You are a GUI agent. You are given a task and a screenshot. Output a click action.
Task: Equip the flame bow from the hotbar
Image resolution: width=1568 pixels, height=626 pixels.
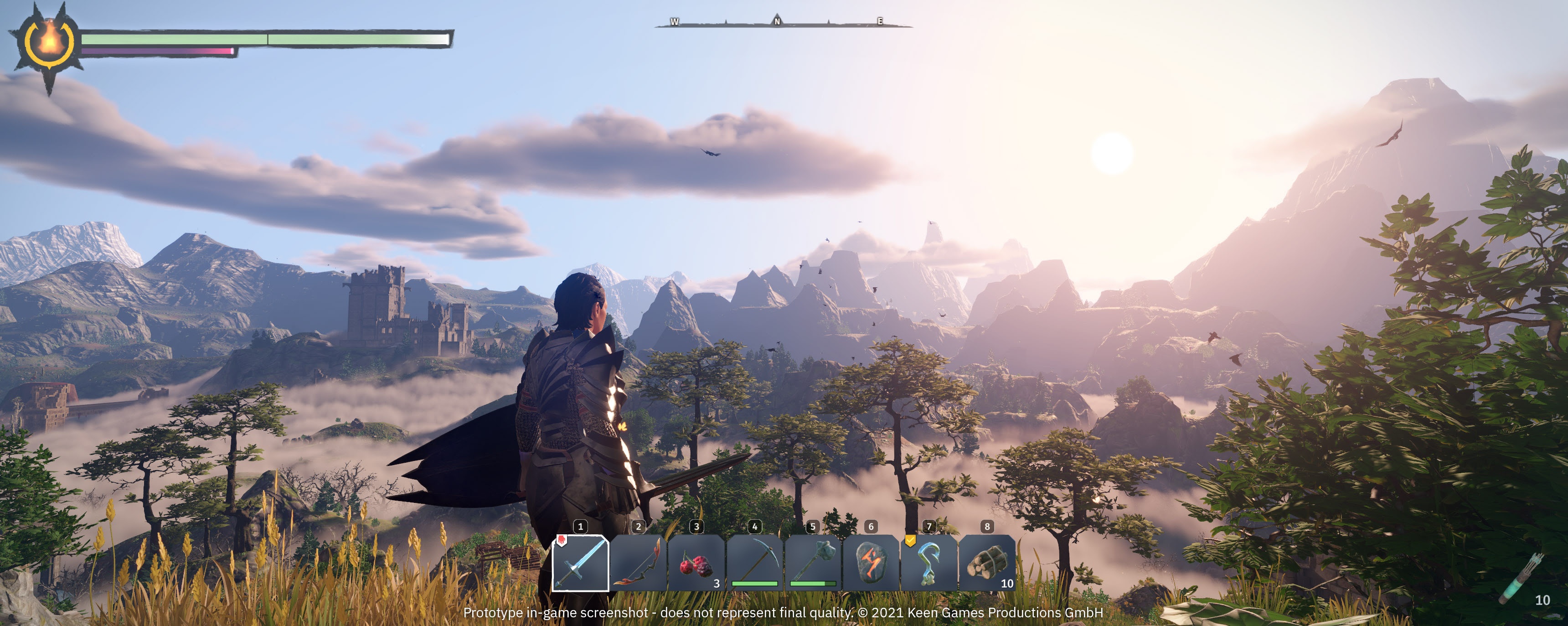[638, 563]
